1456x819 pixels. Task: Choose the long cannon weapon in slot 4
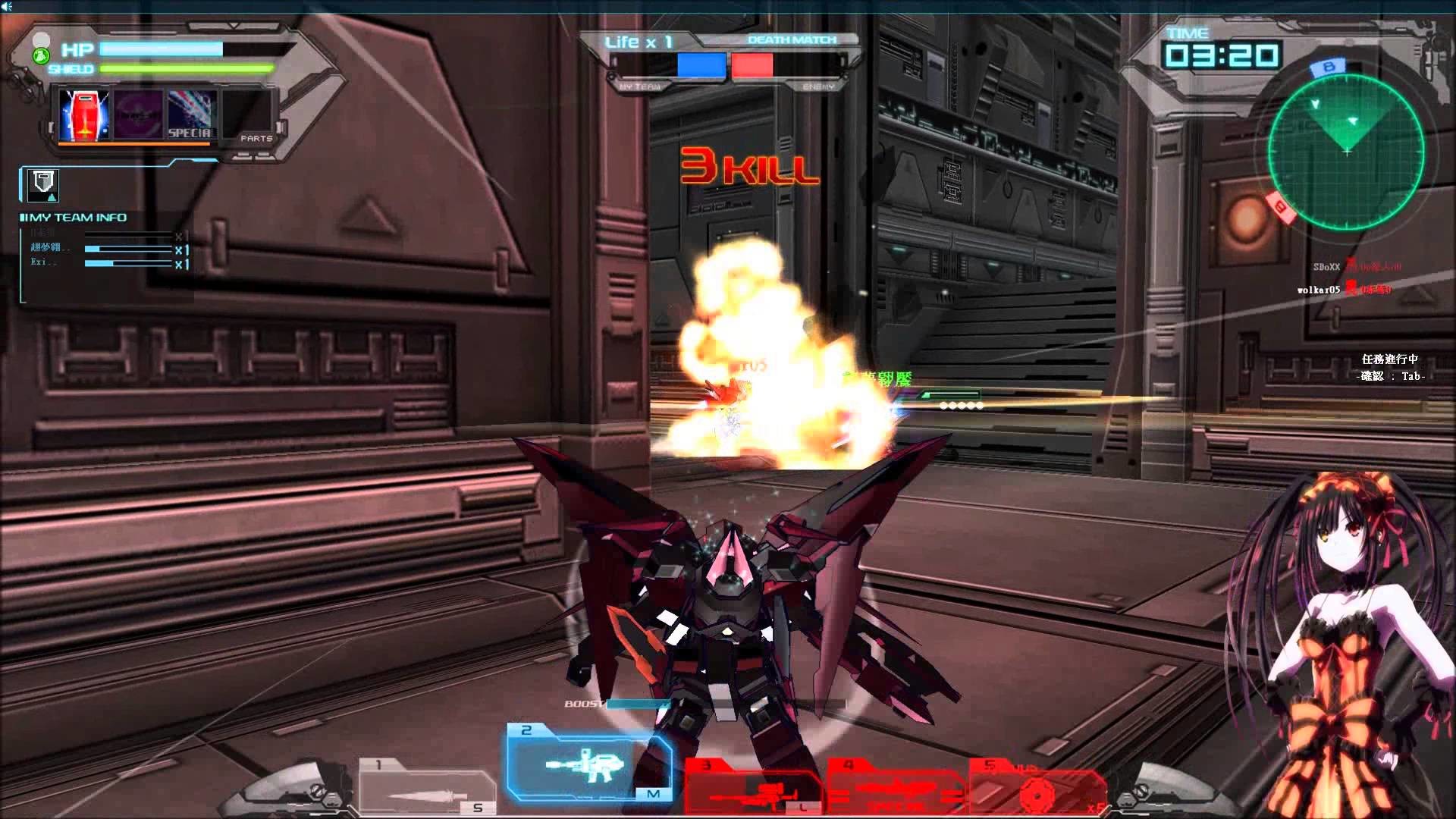(895, 789)
